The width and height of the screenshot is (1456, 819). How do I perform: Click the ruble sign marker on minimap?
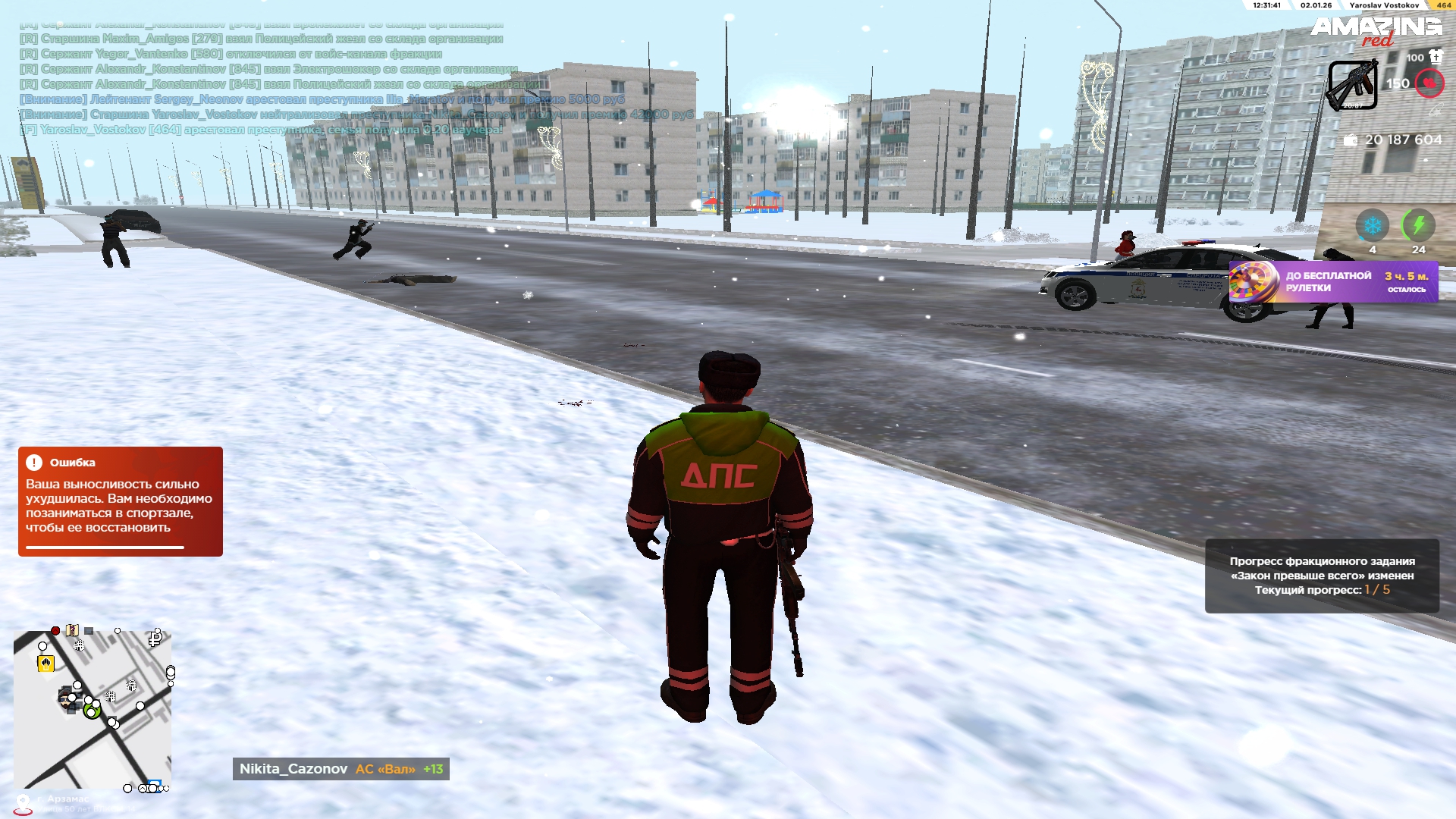(x=155, y=639)
